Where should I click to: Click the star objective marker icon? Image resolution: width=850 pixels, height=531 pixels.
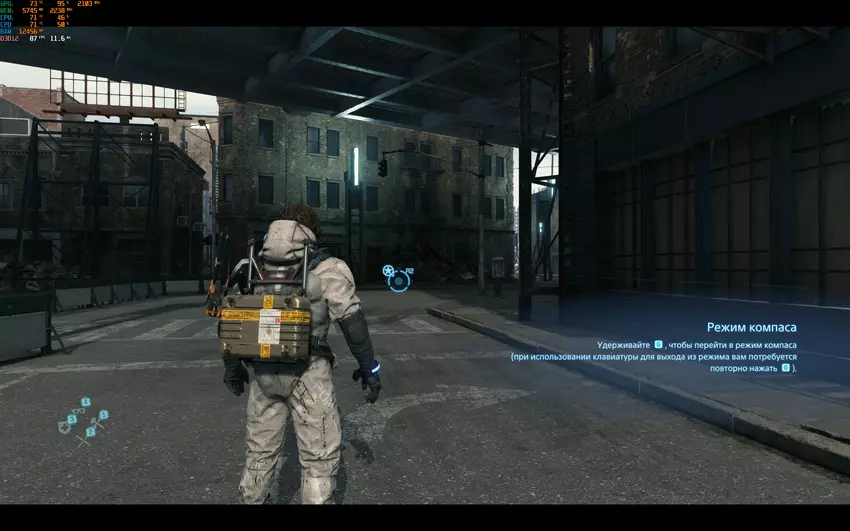388,271
